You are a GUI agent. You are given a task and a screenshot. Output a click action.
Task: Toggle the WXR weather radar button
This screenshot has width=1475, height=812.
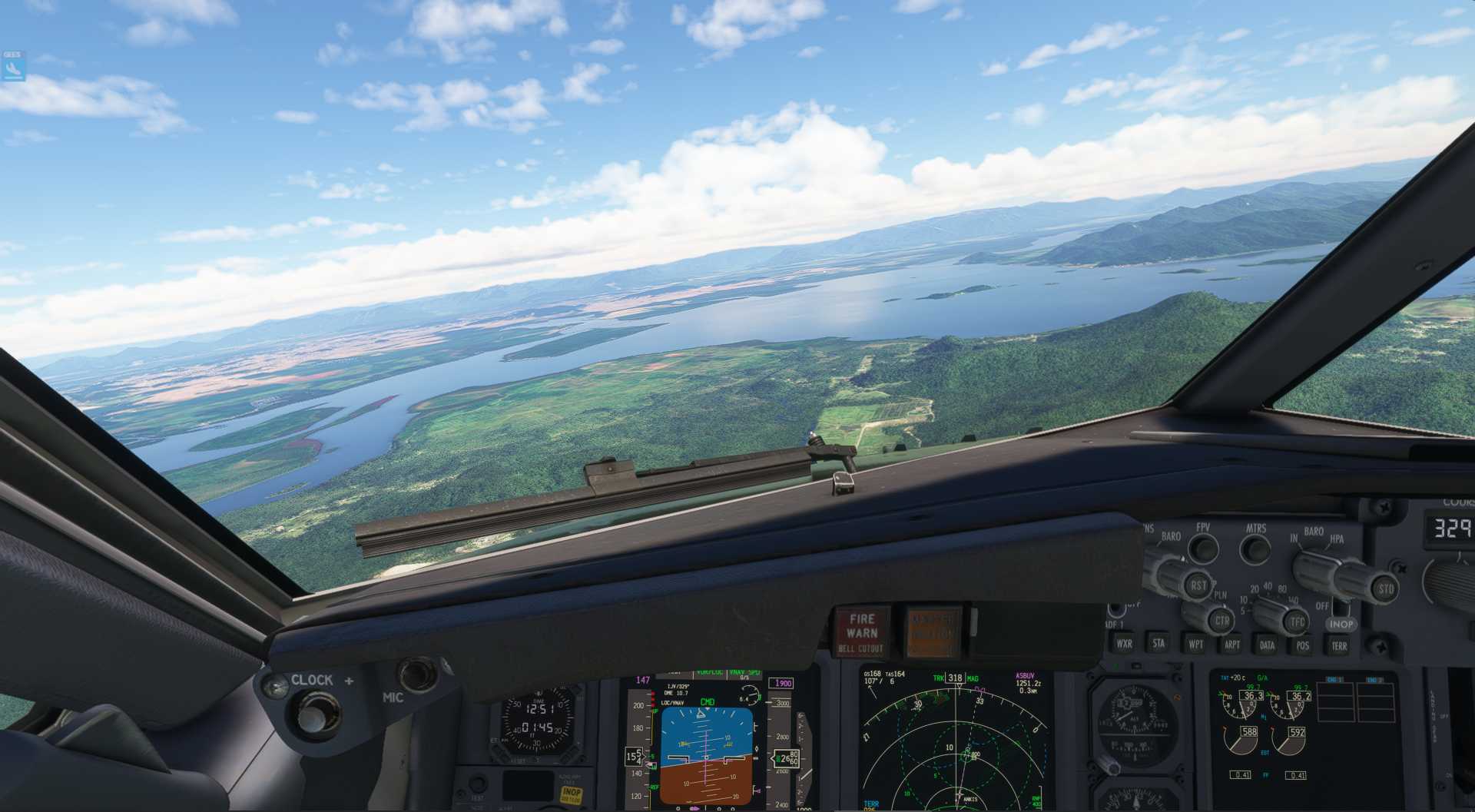coord(1124,644)
